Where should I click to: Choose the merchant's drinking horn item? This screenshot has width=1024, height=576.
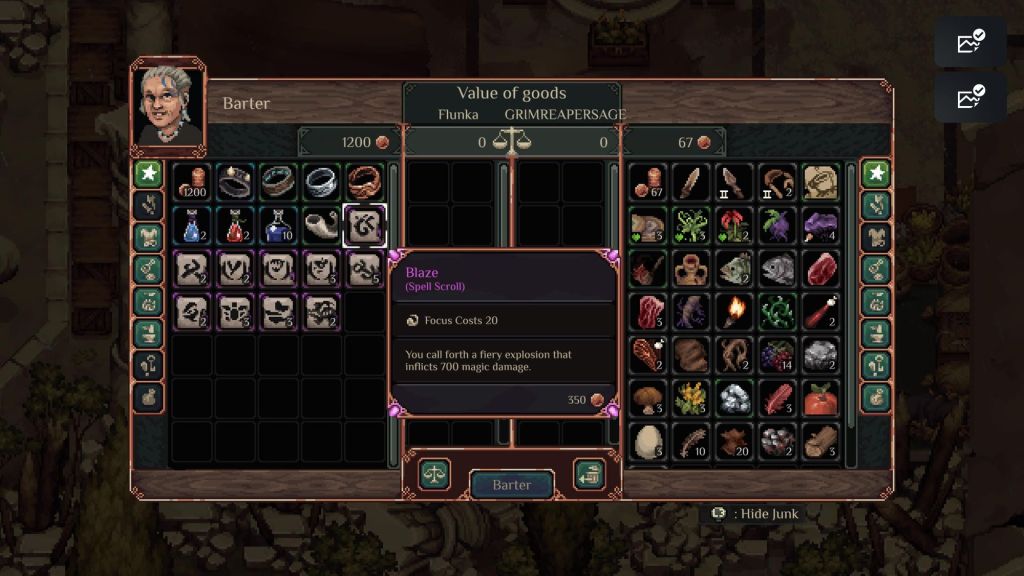(322, 226)
